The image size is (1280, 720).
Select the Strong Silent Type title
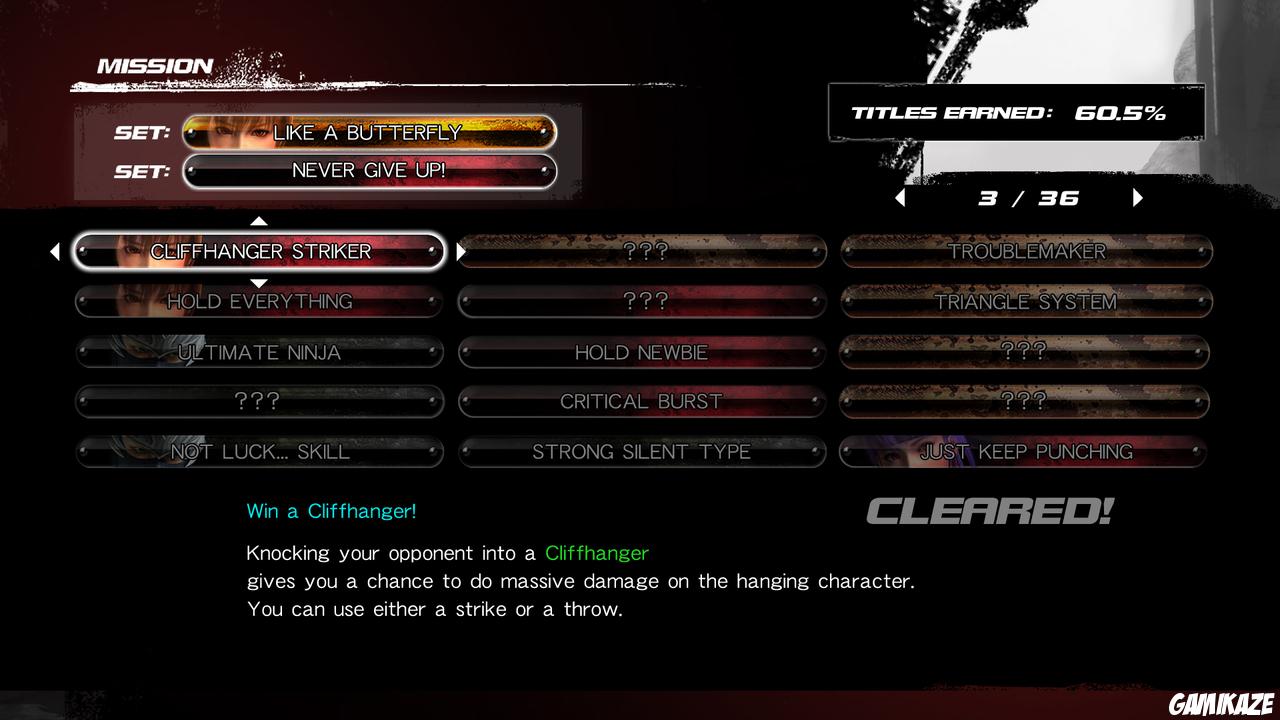[641, 452]
